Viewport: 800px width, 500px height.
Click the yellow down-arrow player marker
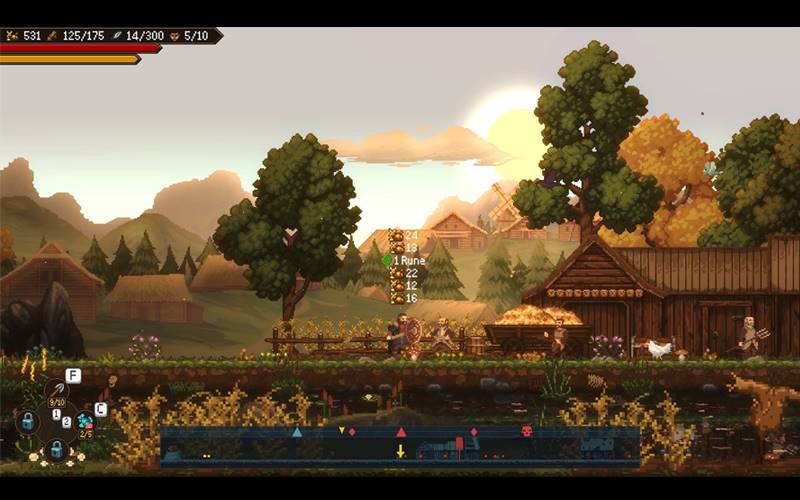(400, 451)
